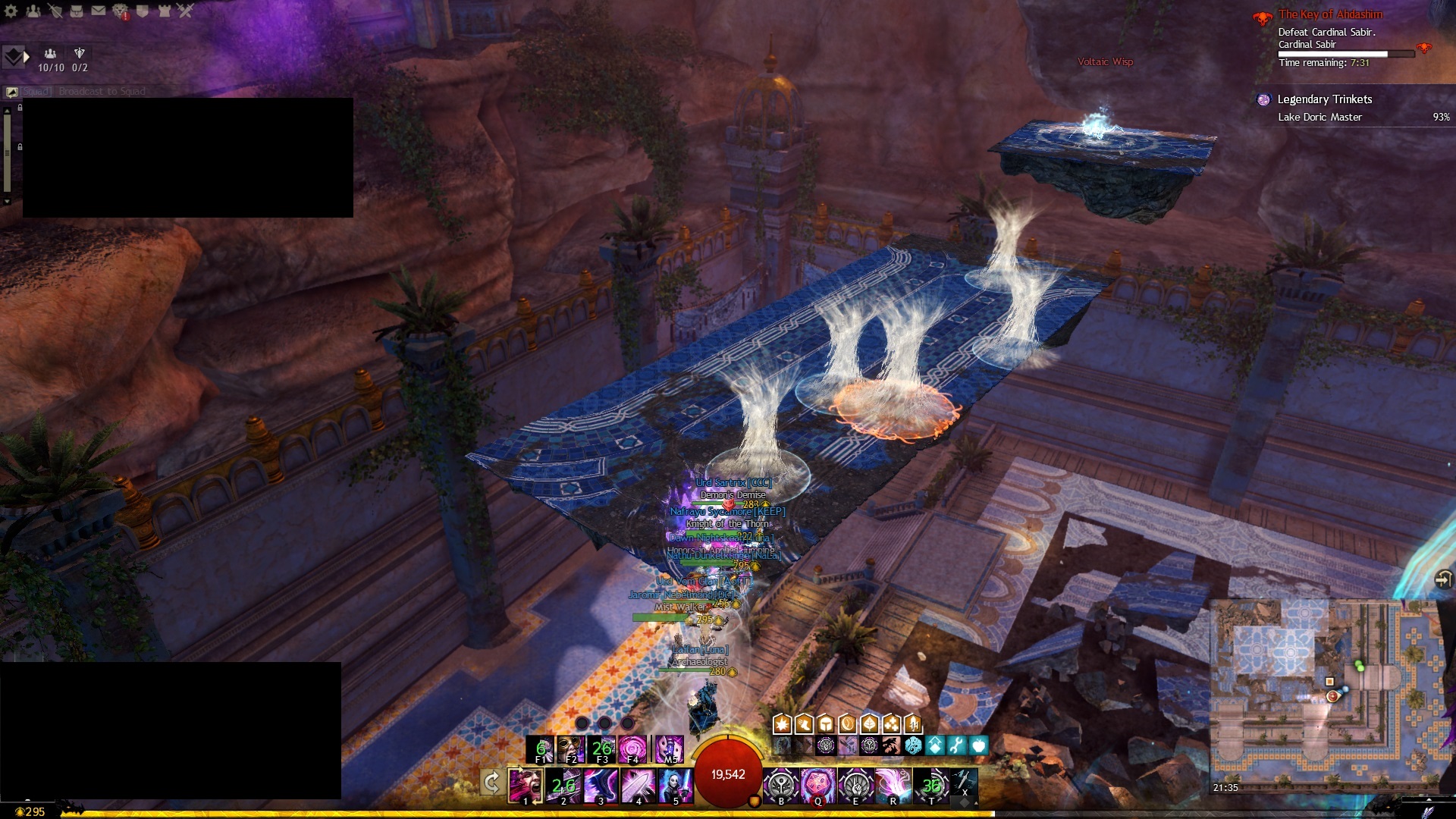Cast the F4 pink swirl shatter skill
This screenshot has height=819, width=1456.
coord(632,749)
